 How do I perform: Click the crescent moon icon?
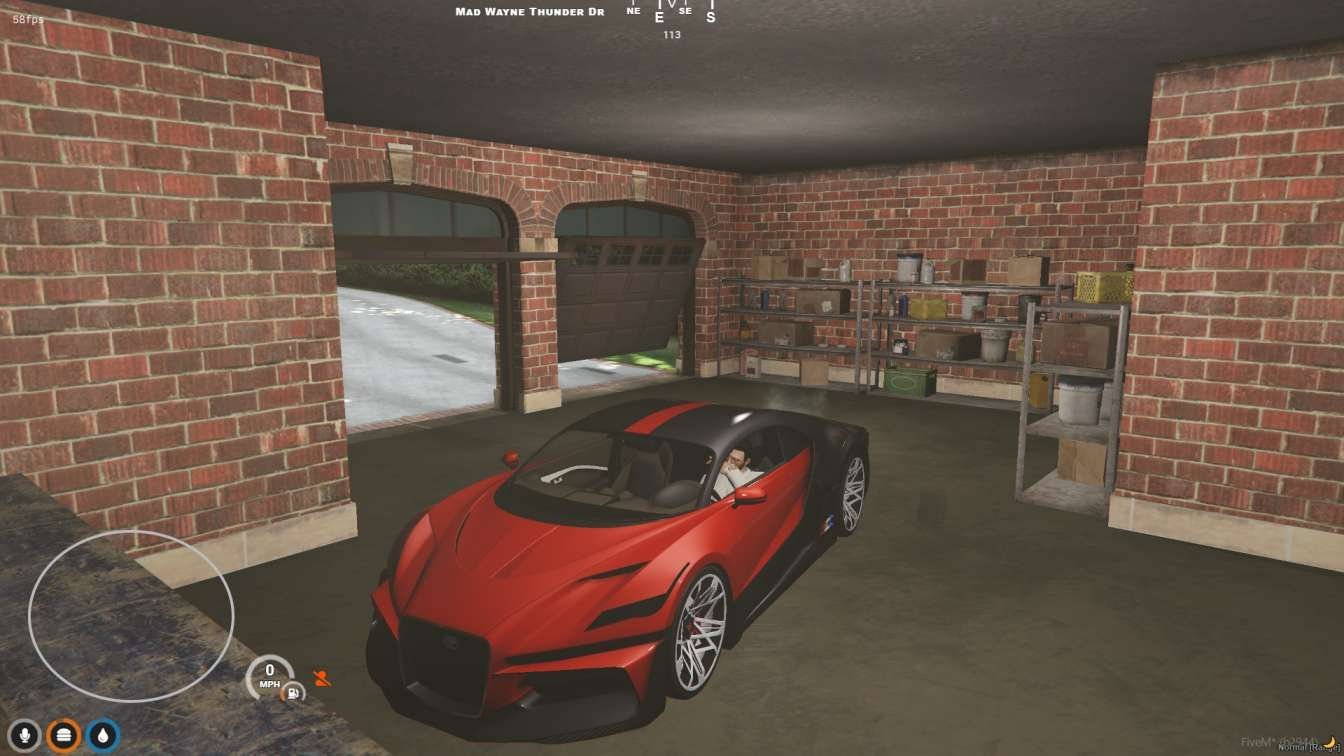click(x=1330, y=741)
